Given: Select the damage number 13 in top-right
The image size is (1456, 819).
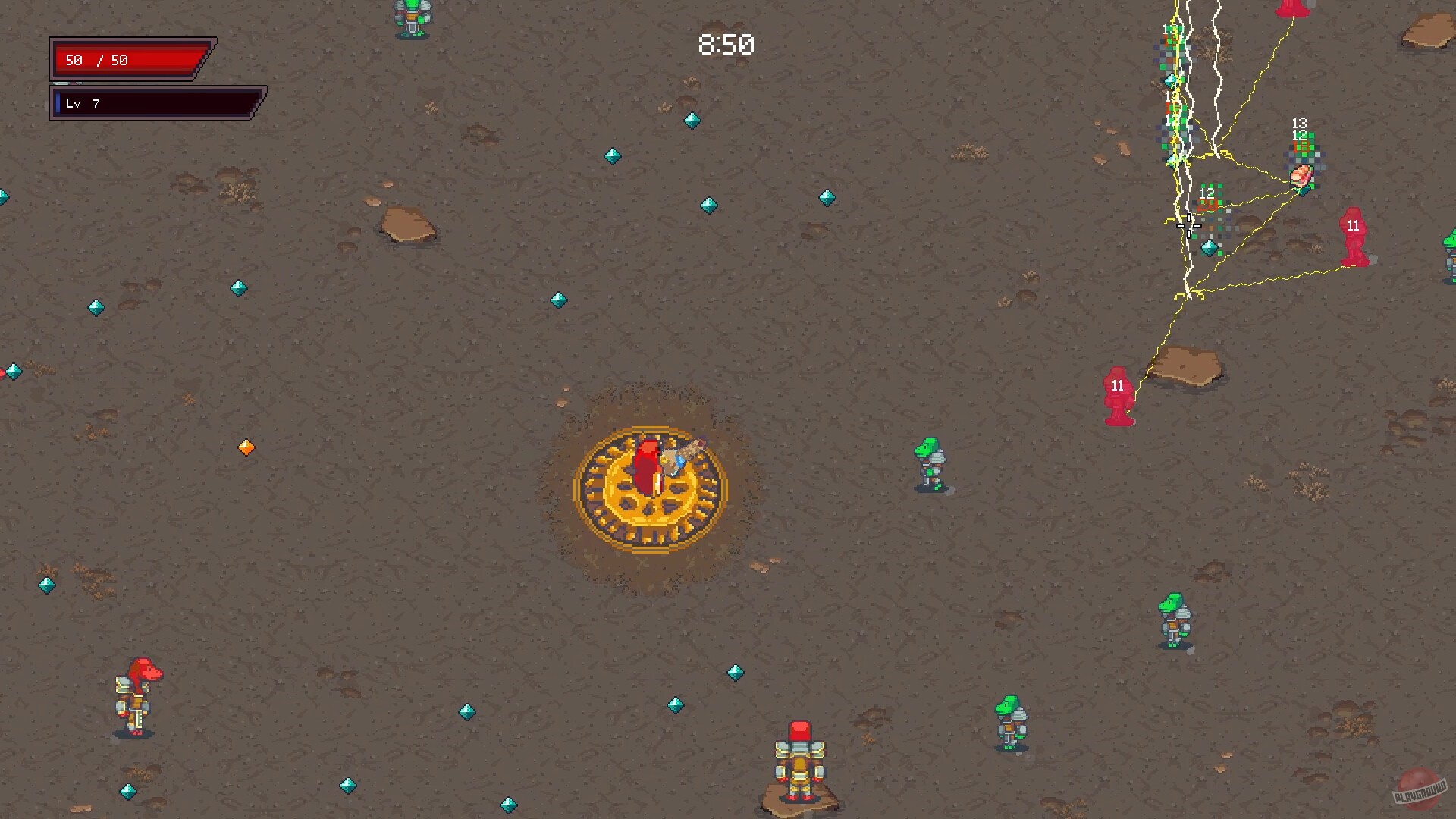Looking at the screenshot, I should pos(1298,121).
